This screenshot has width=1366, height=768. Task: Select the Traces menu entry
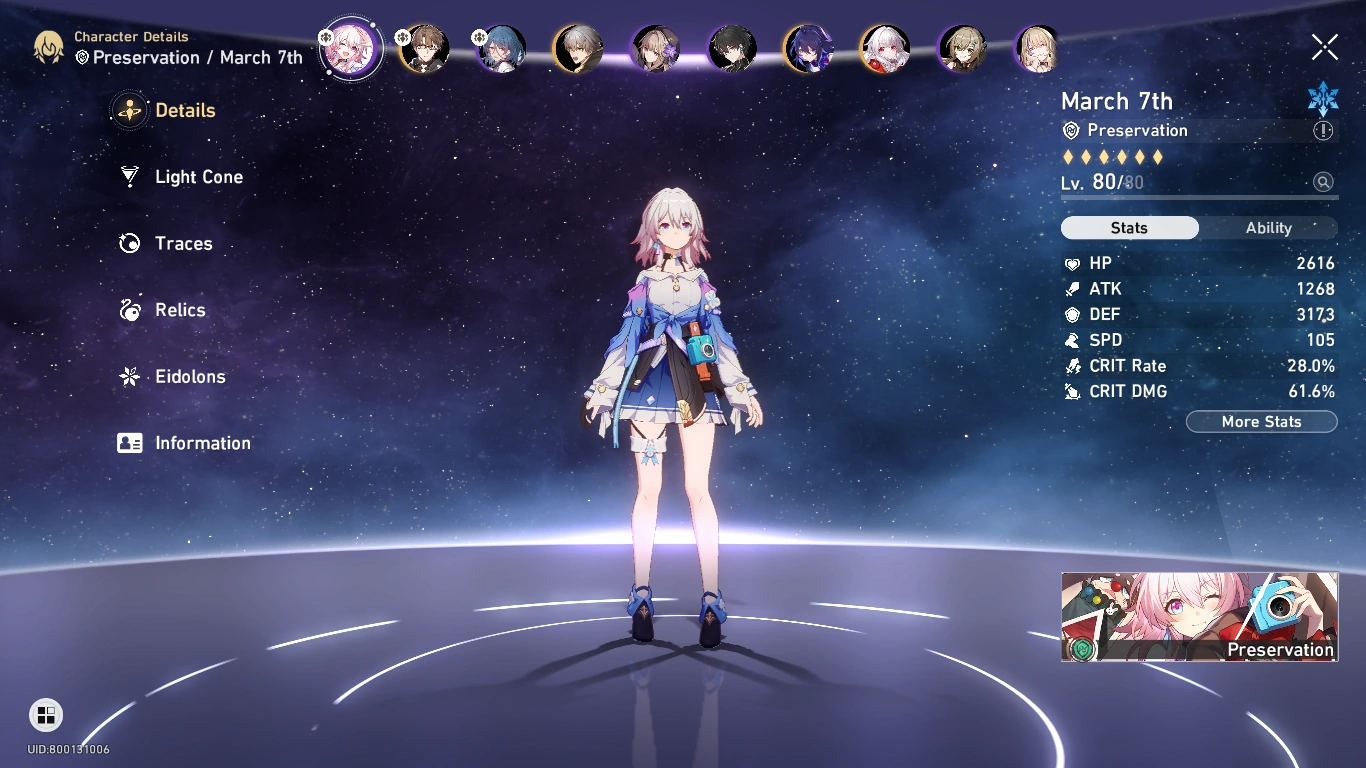(x=183, y=243)
